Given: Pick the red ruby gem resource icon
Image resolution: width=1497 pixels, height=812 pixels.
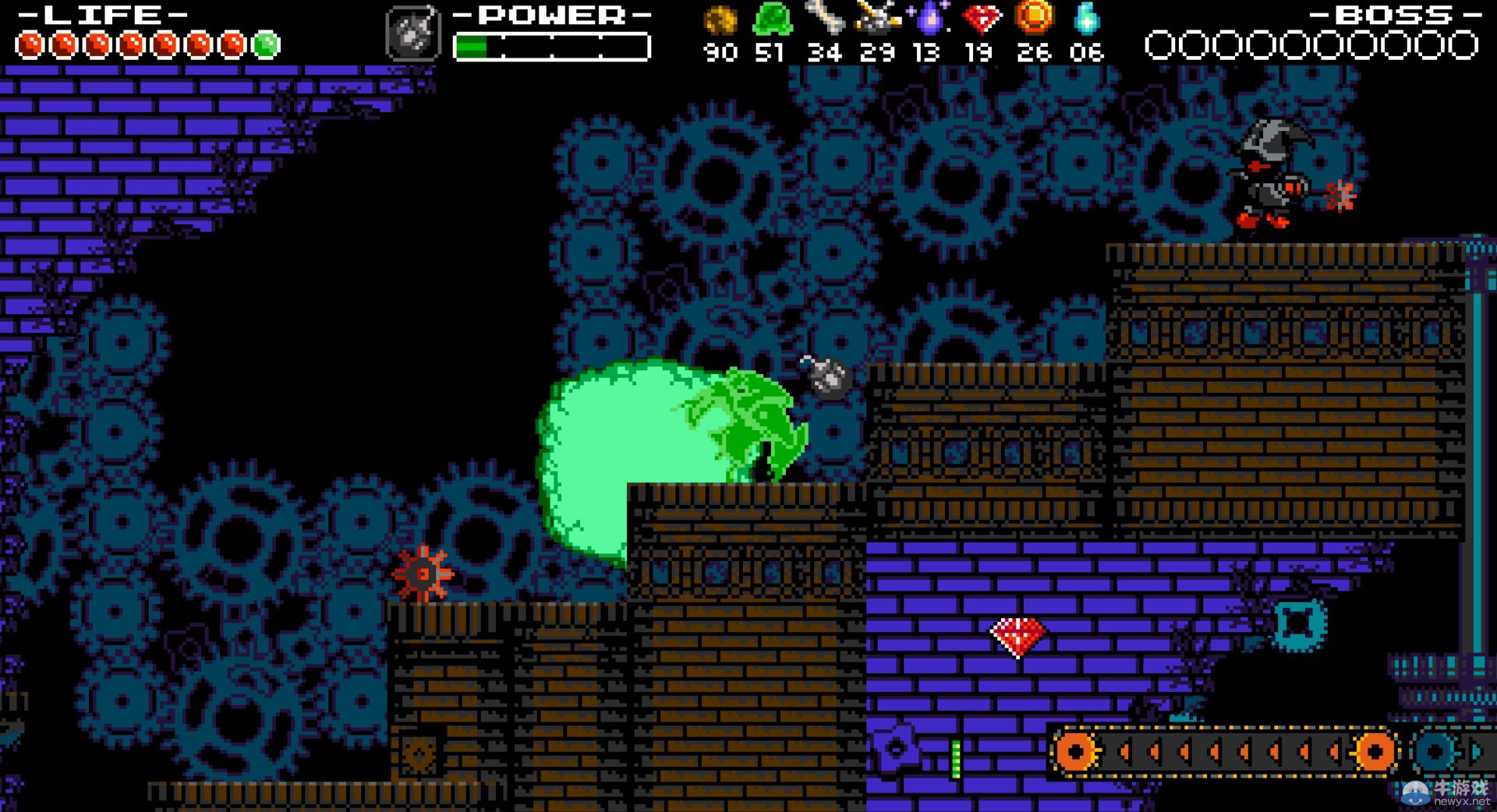Looking at the screenshot, I should 981,19.
